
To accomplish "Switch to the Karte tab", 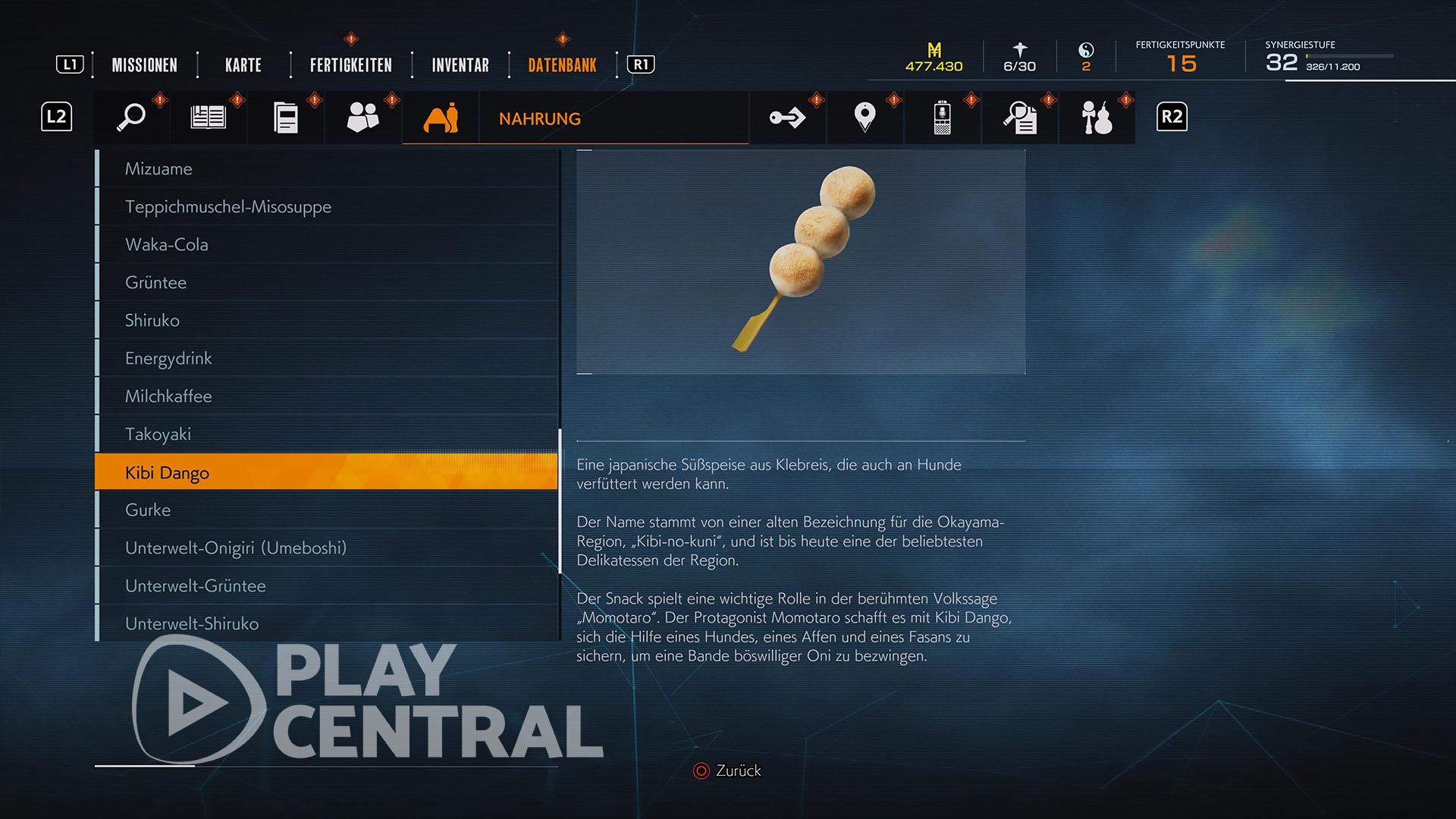I will pyautogui.click(x=243, y=65).
